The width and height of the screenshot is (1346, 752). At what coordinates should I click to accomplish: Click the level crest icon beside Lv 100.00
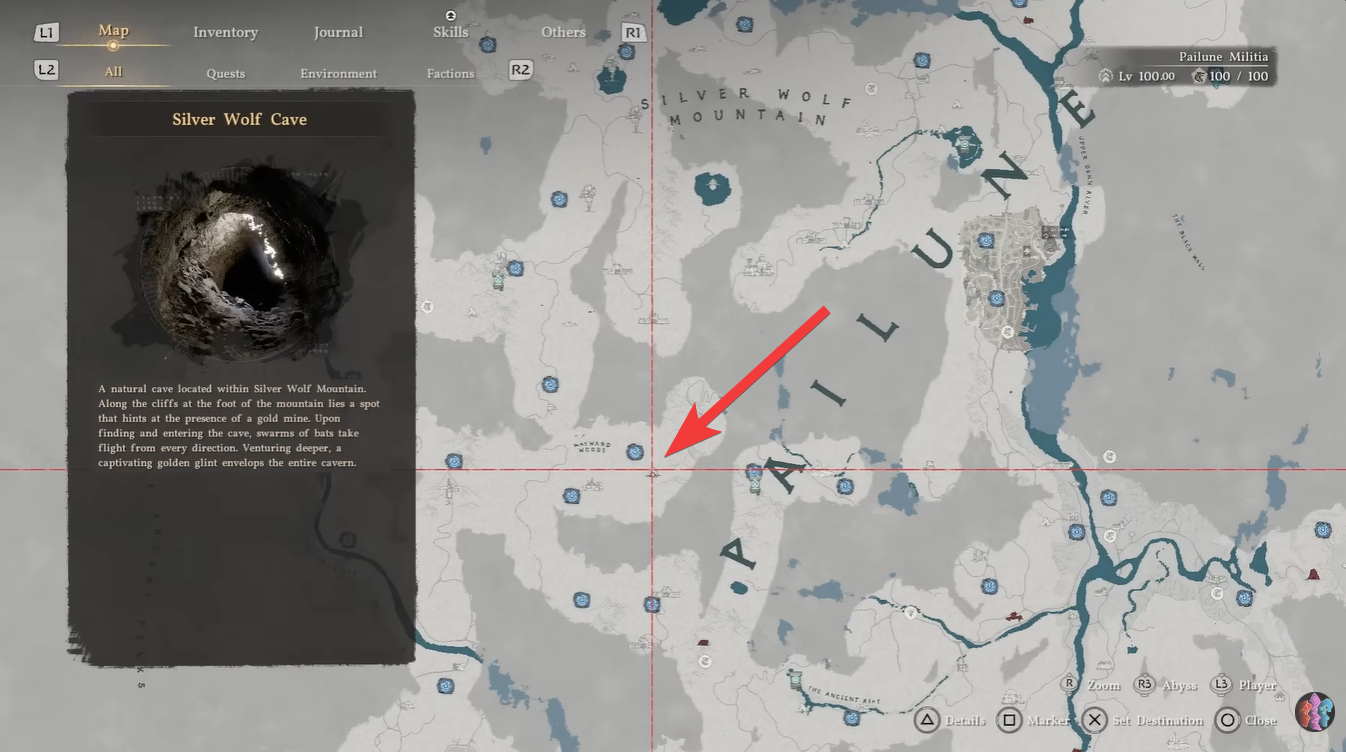pyautogui.click(x=1108, y=75)
